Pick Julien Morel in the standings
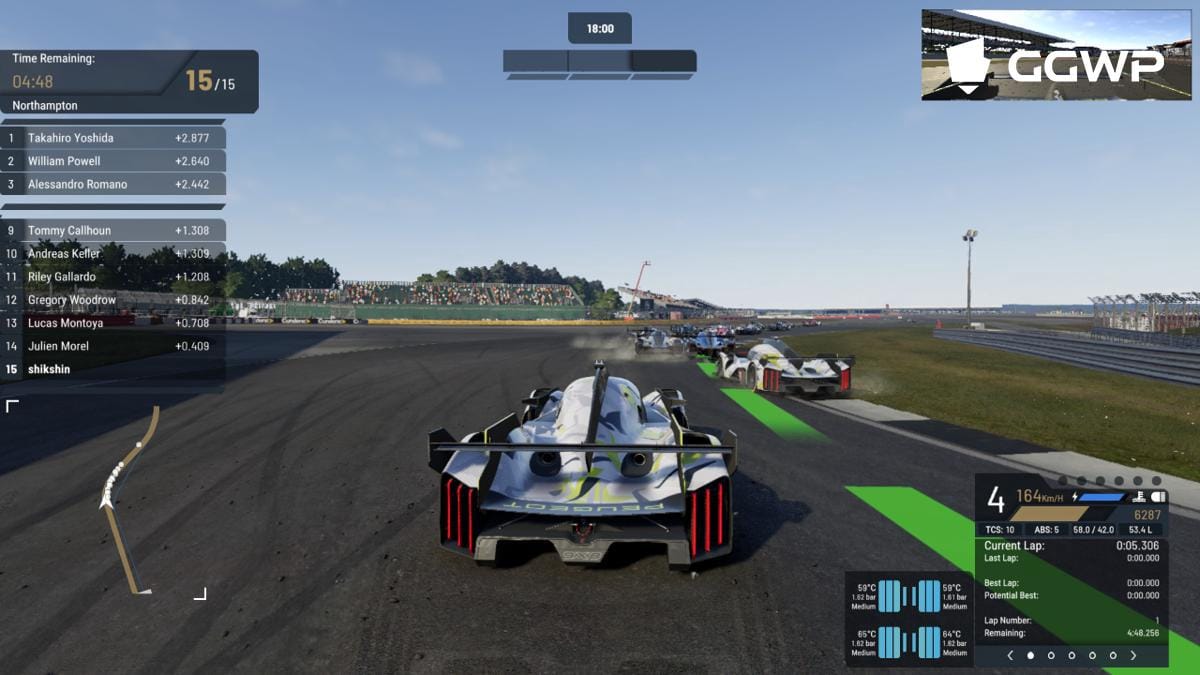This screenshot has height=675, width=1200. pos(113,346)
